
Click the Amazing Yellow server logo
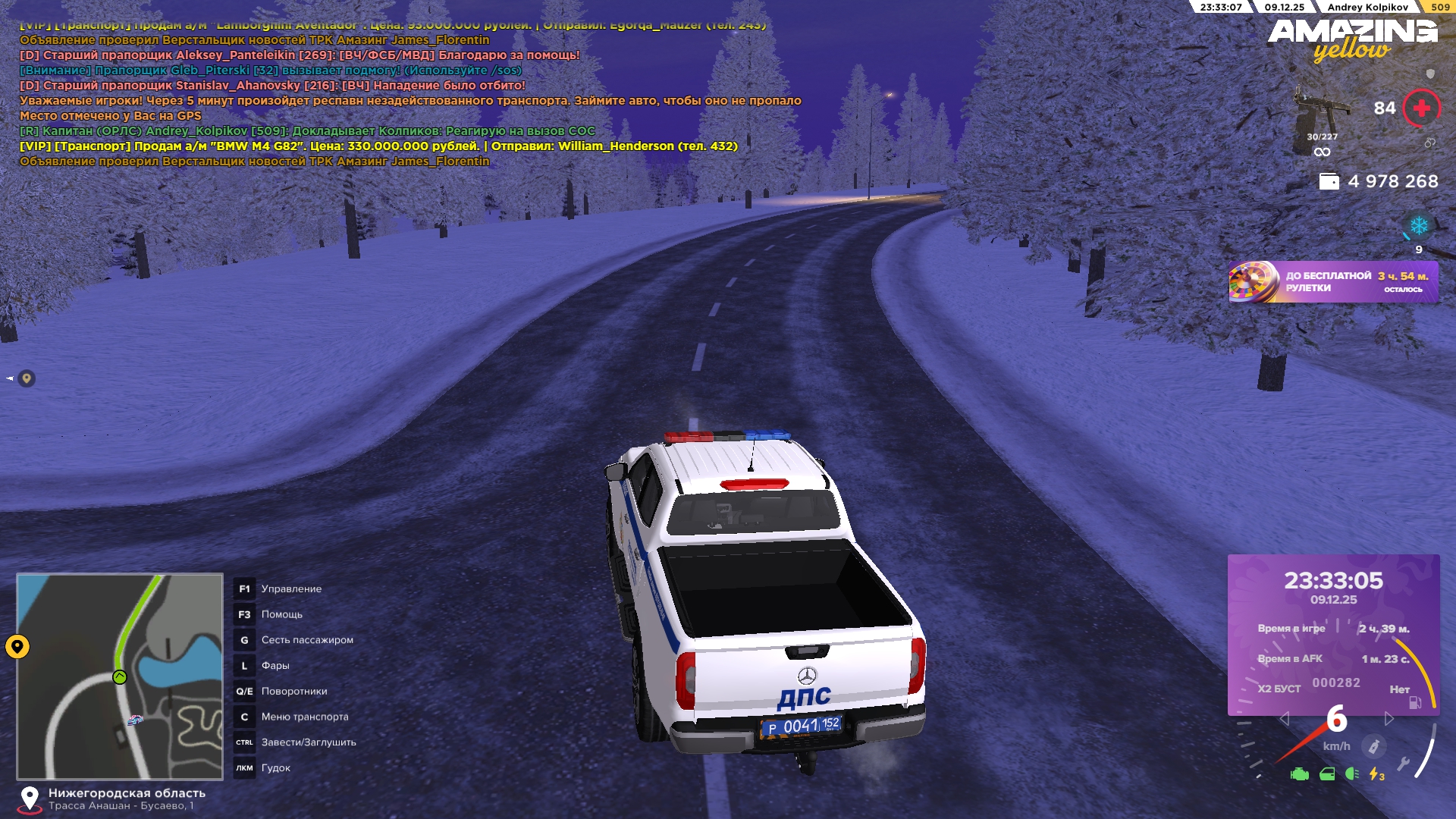coord(1352,39)
